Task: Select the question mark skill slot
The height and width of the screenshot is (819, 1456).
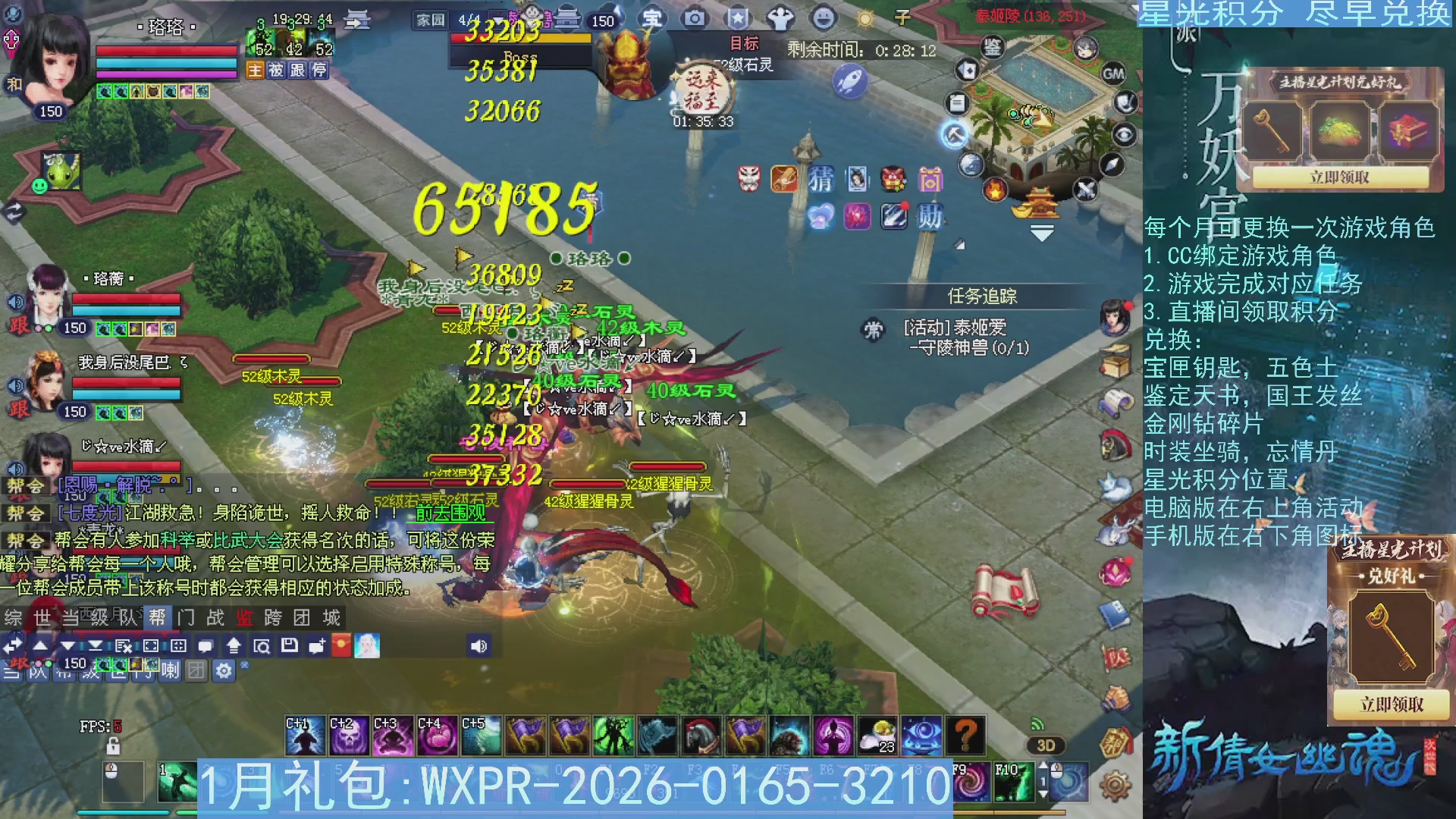Action: tap(965, 735)
